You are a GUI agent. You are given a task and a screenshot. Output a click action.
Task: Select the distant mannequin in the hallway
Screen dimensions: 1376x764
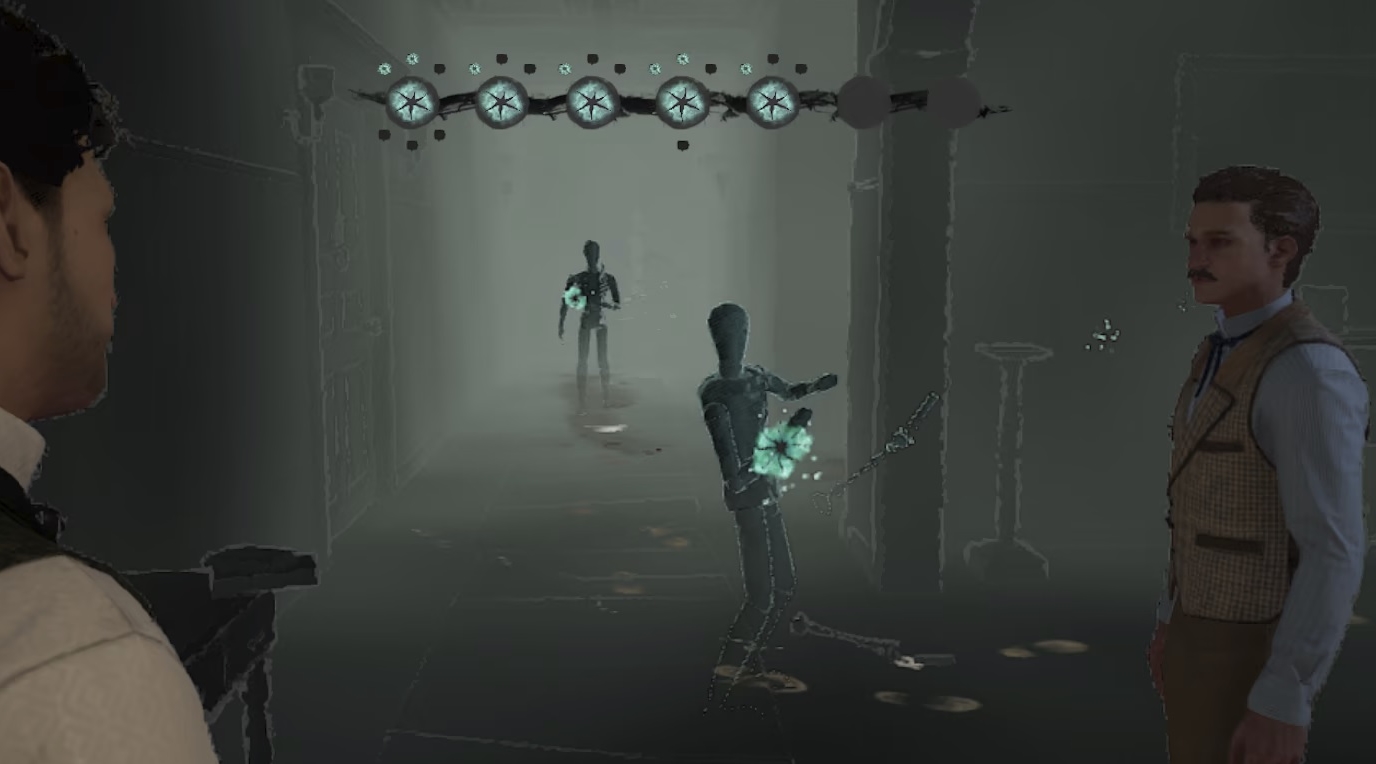[590, 310]
